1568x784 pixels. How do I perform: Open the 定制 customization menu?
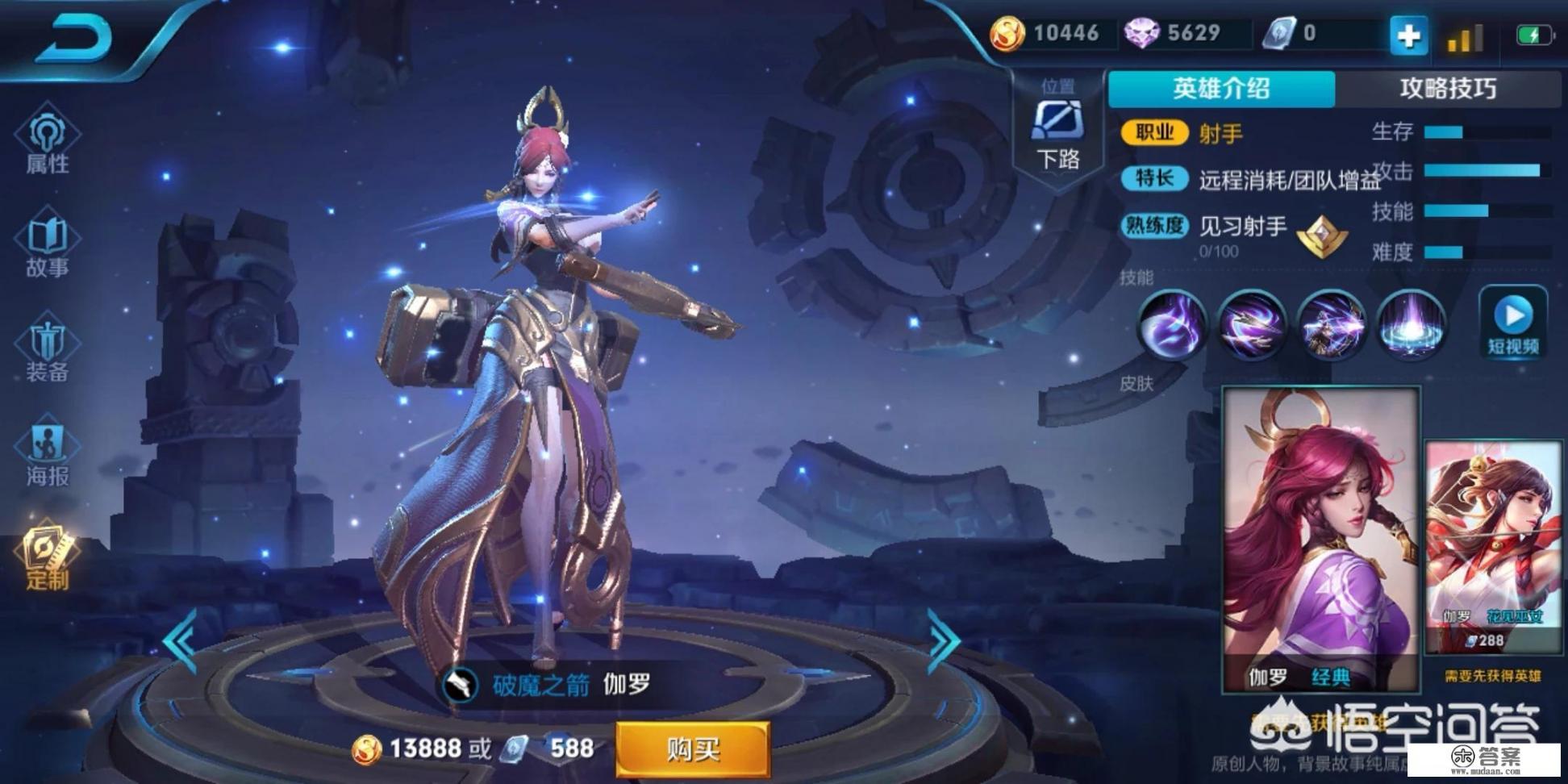click(48, 557)
